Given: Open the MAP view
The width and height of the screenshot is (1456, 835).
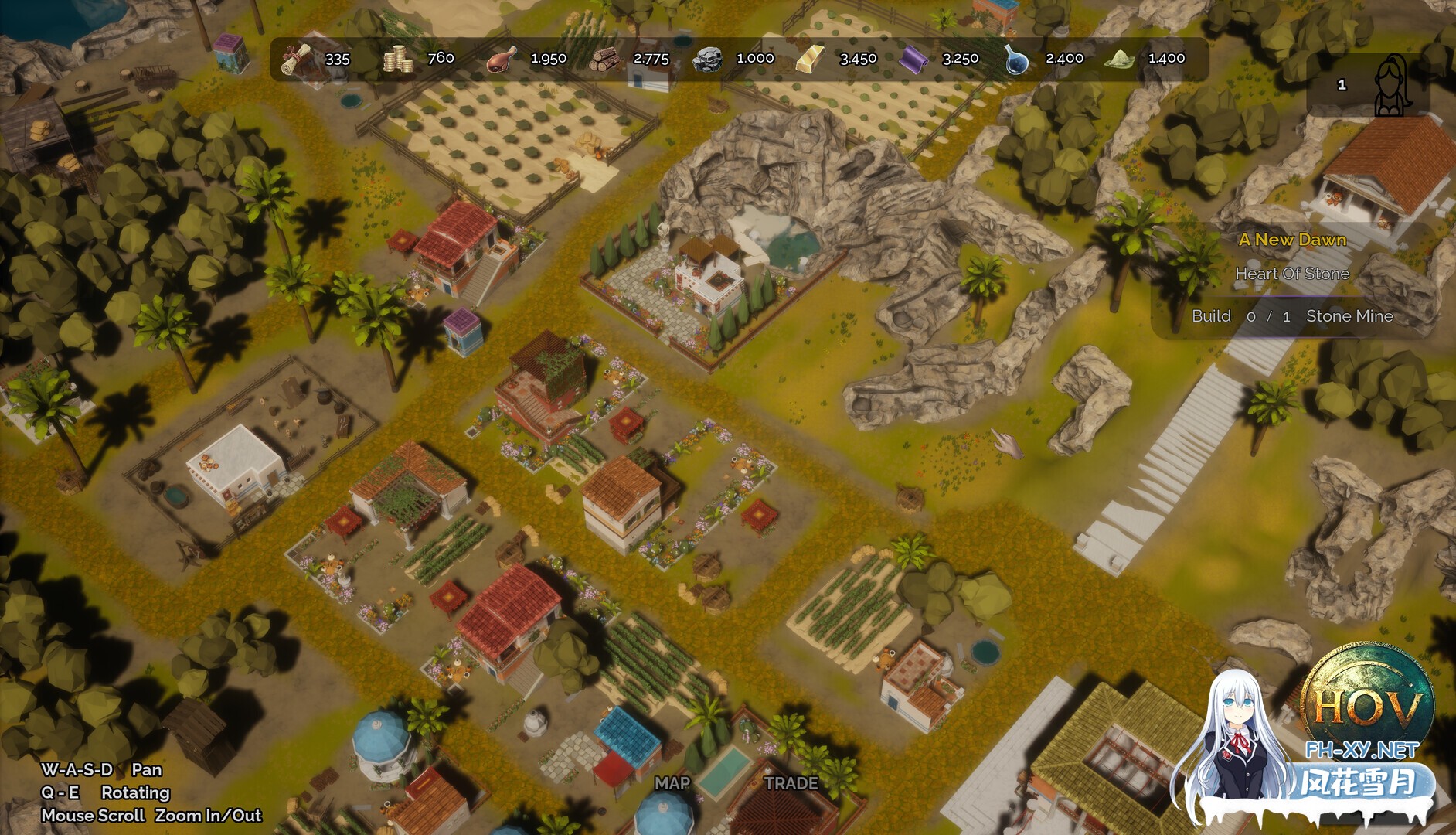Looking at the screenshot, I should (672, 783).
